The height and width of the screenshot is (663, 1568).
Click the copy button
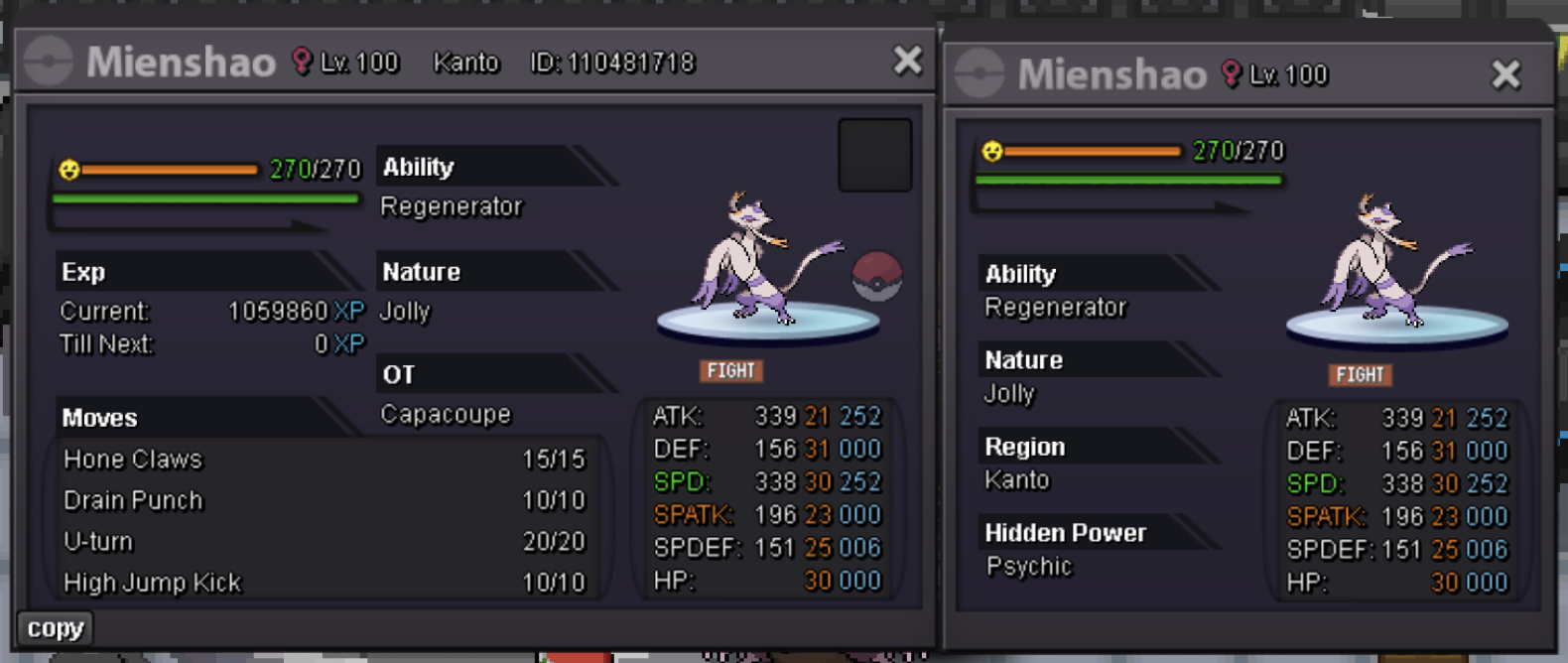[56, 628]
